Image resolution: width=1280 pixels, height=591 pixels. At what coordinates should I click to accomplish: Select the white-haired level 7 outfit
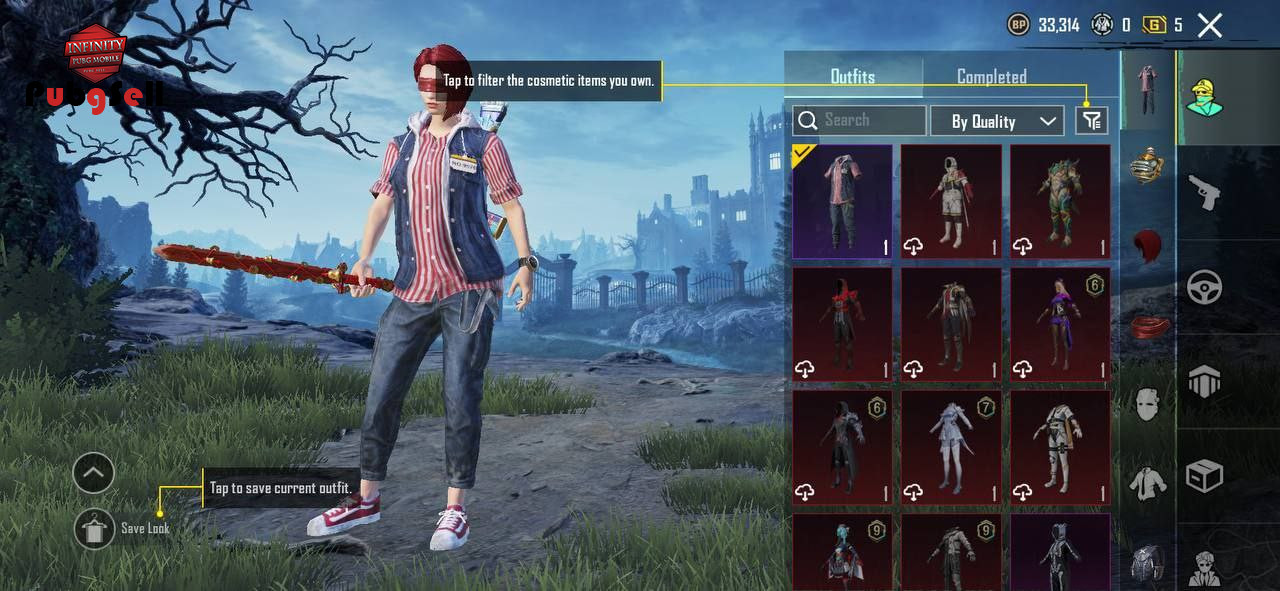pos(951,446)
